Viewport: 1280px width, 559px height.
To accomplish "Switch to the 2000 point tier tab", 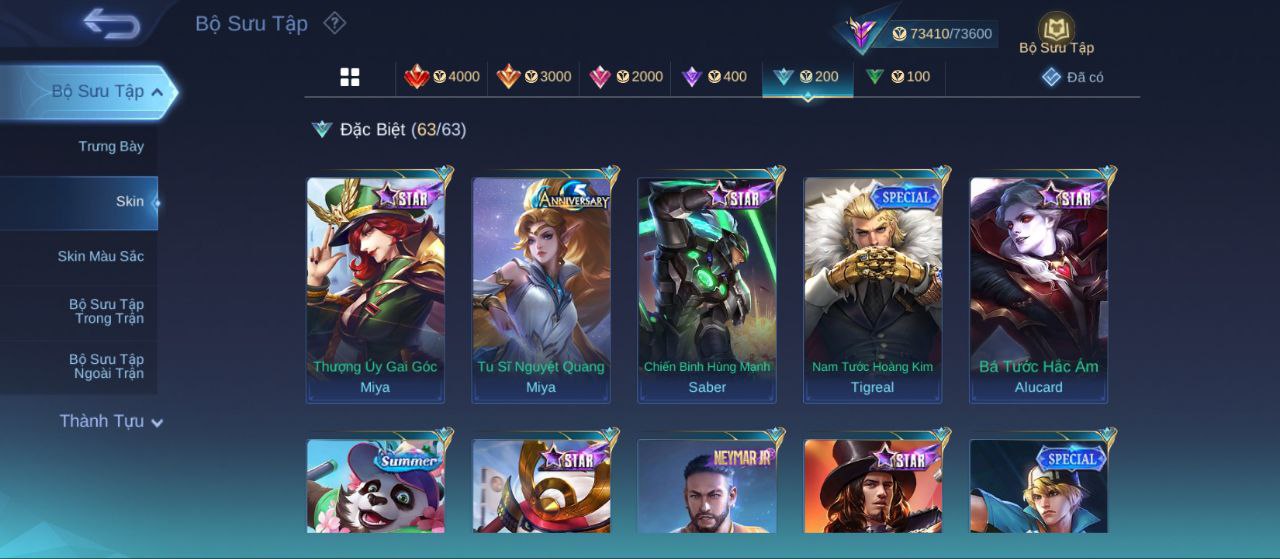I will (626, 77).
